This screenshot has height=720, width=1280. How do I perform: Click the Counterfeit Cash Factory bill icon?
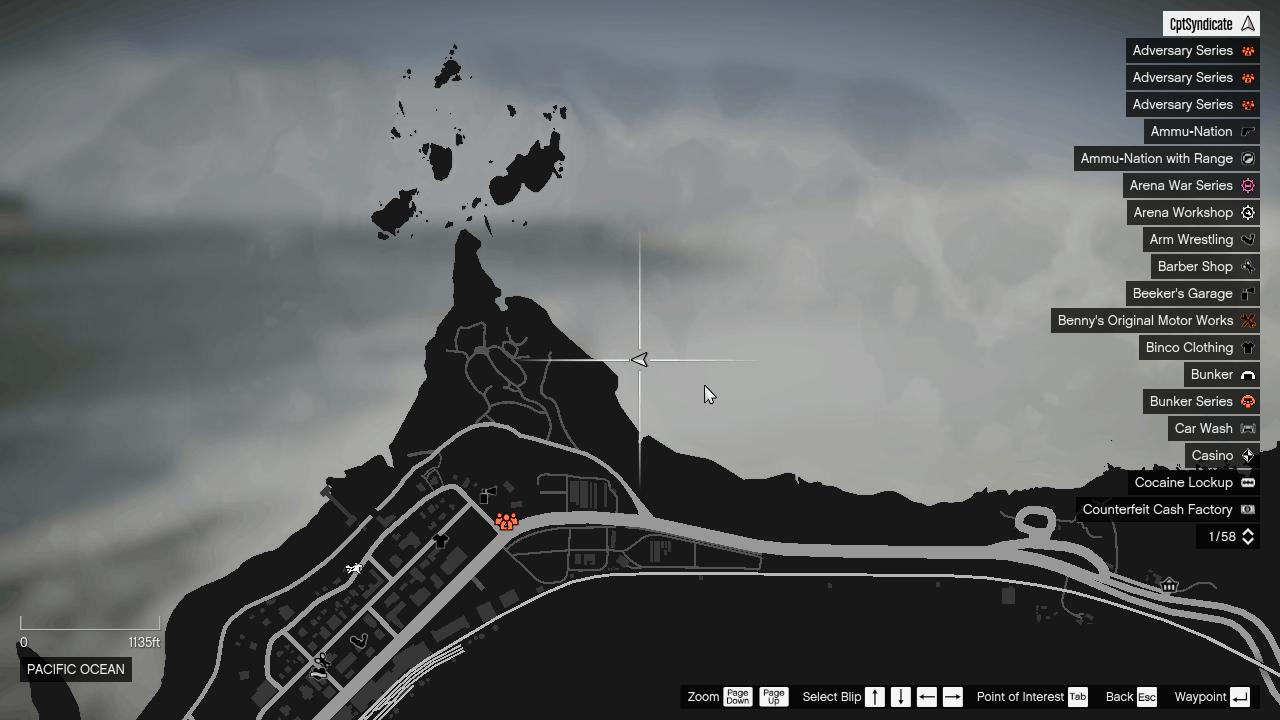1248,509
